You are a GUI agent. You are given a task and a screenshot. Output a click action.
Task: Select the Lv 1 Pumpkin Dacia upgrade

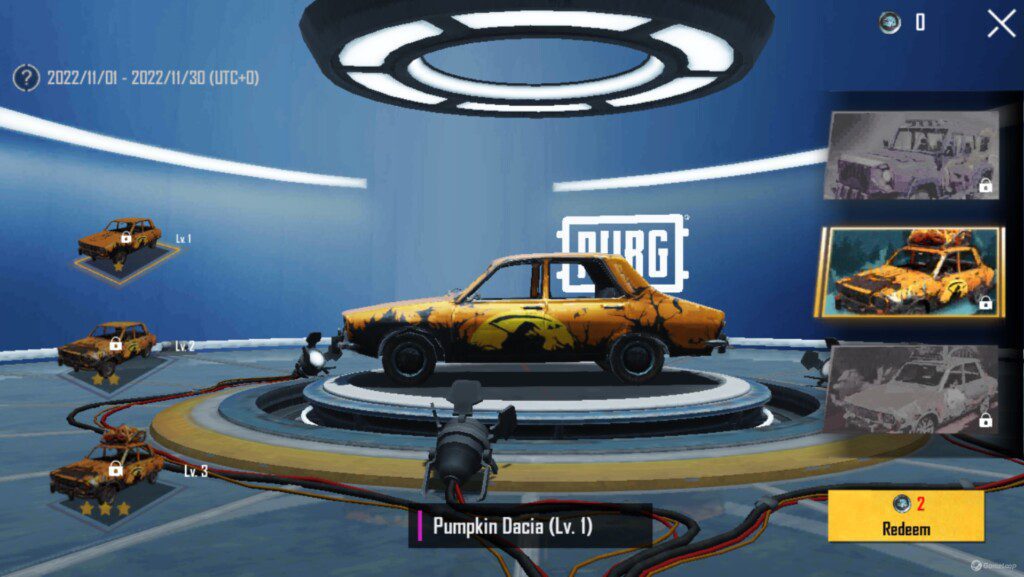(x=121, y=243)
